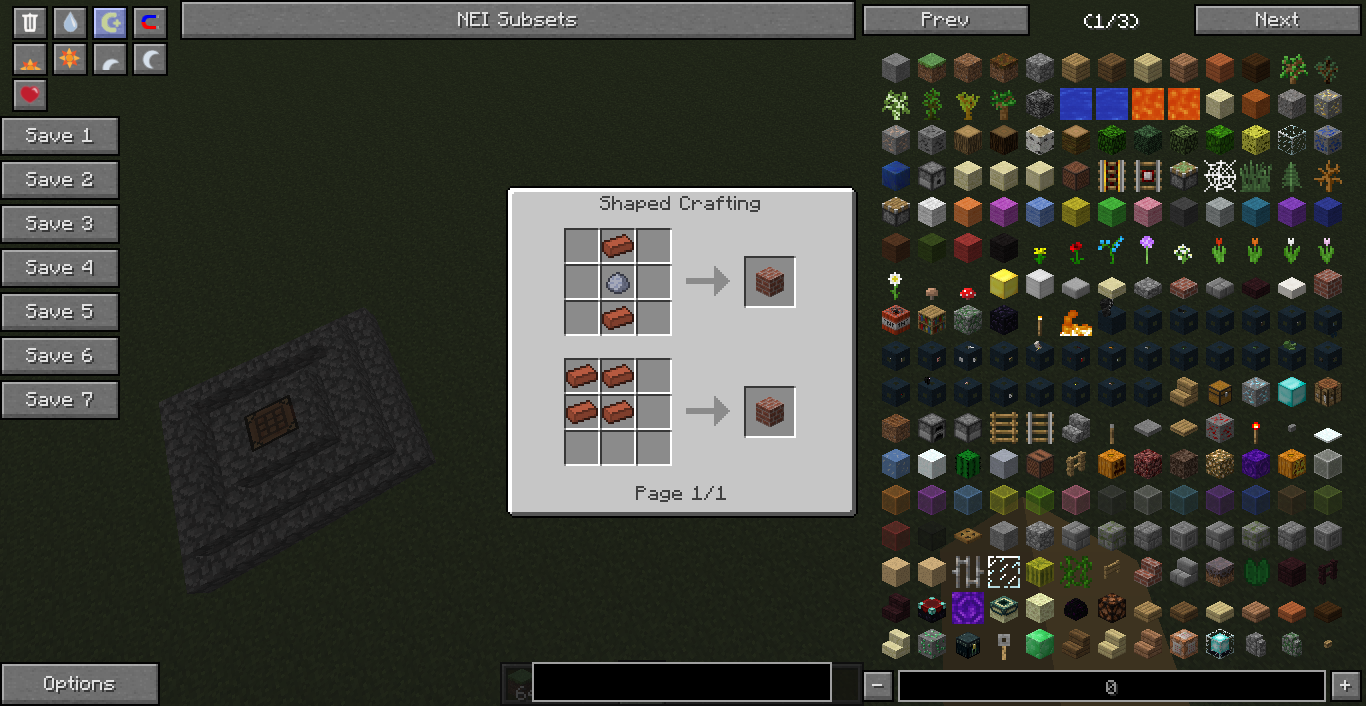1366x706 pixels.
Task: Pick the TNT block from item panel
Action: (x=895, y=321)
